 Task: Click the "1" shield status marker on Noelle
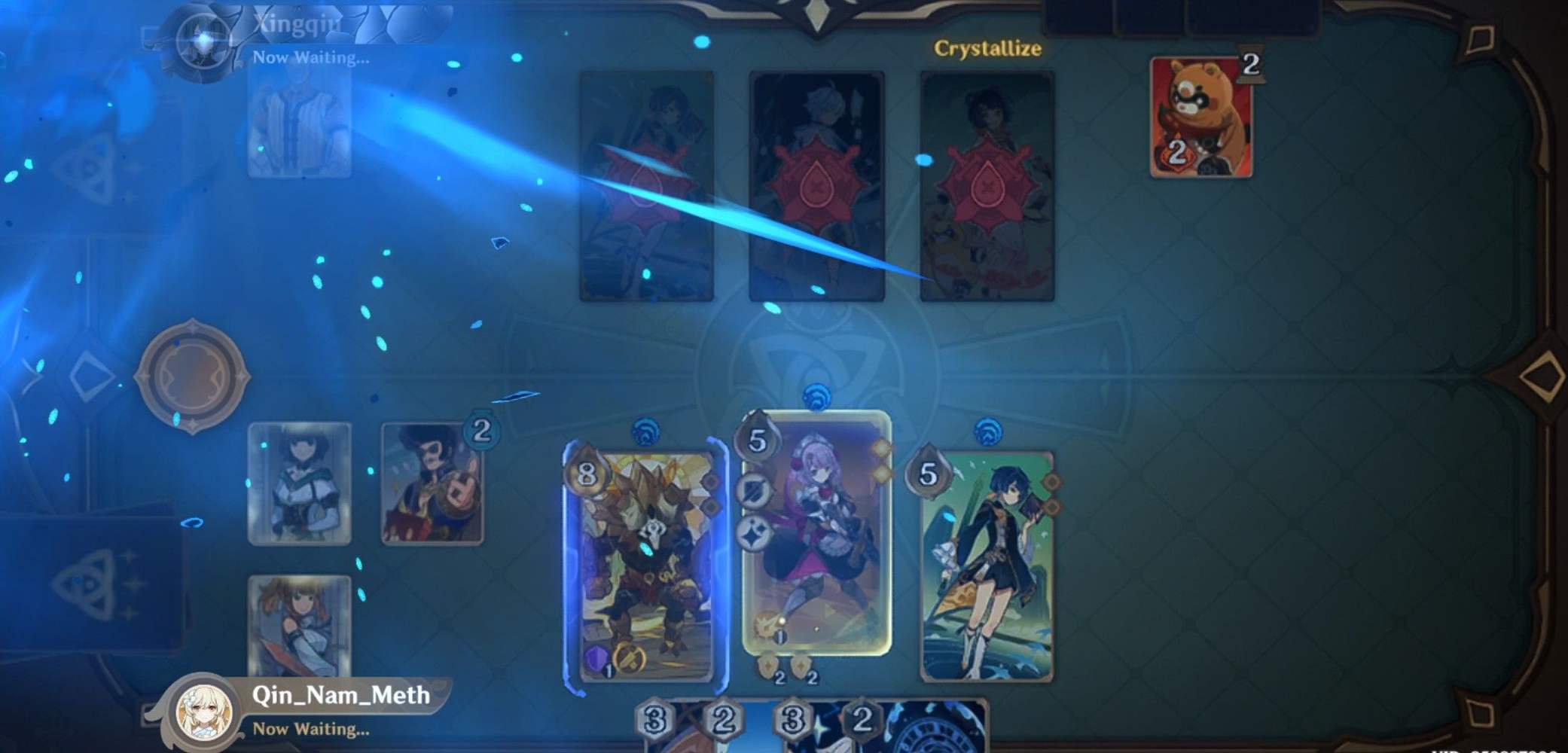[x=779, y=637]
